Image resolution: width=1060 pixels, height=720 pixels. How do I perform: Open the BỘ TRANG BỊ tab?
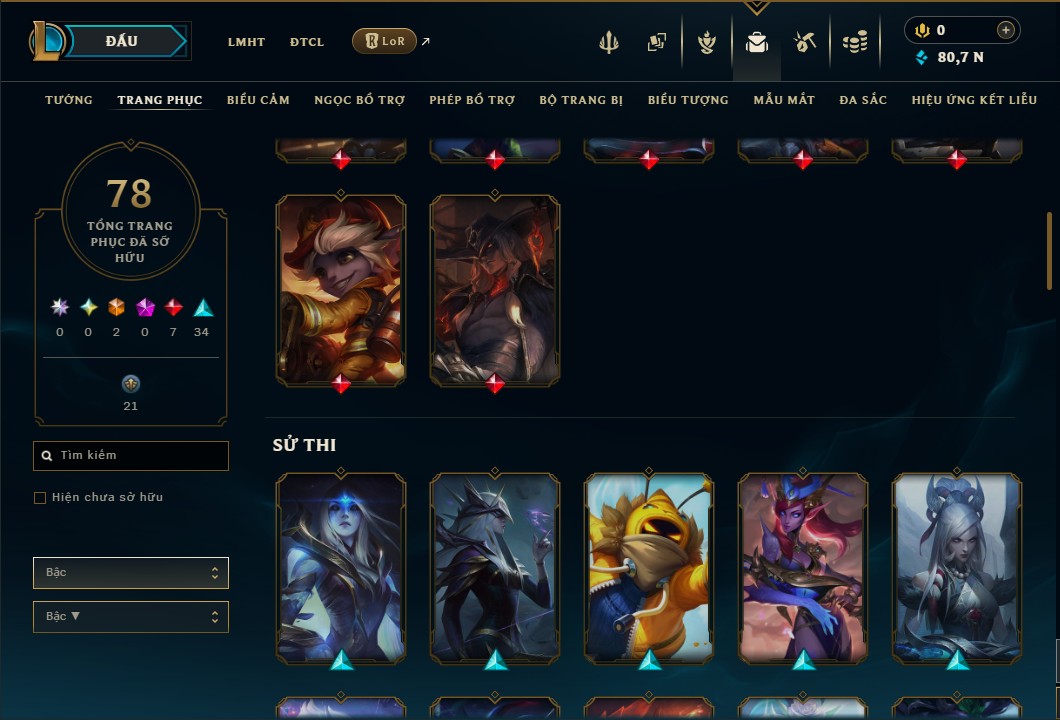coord(581,100)
